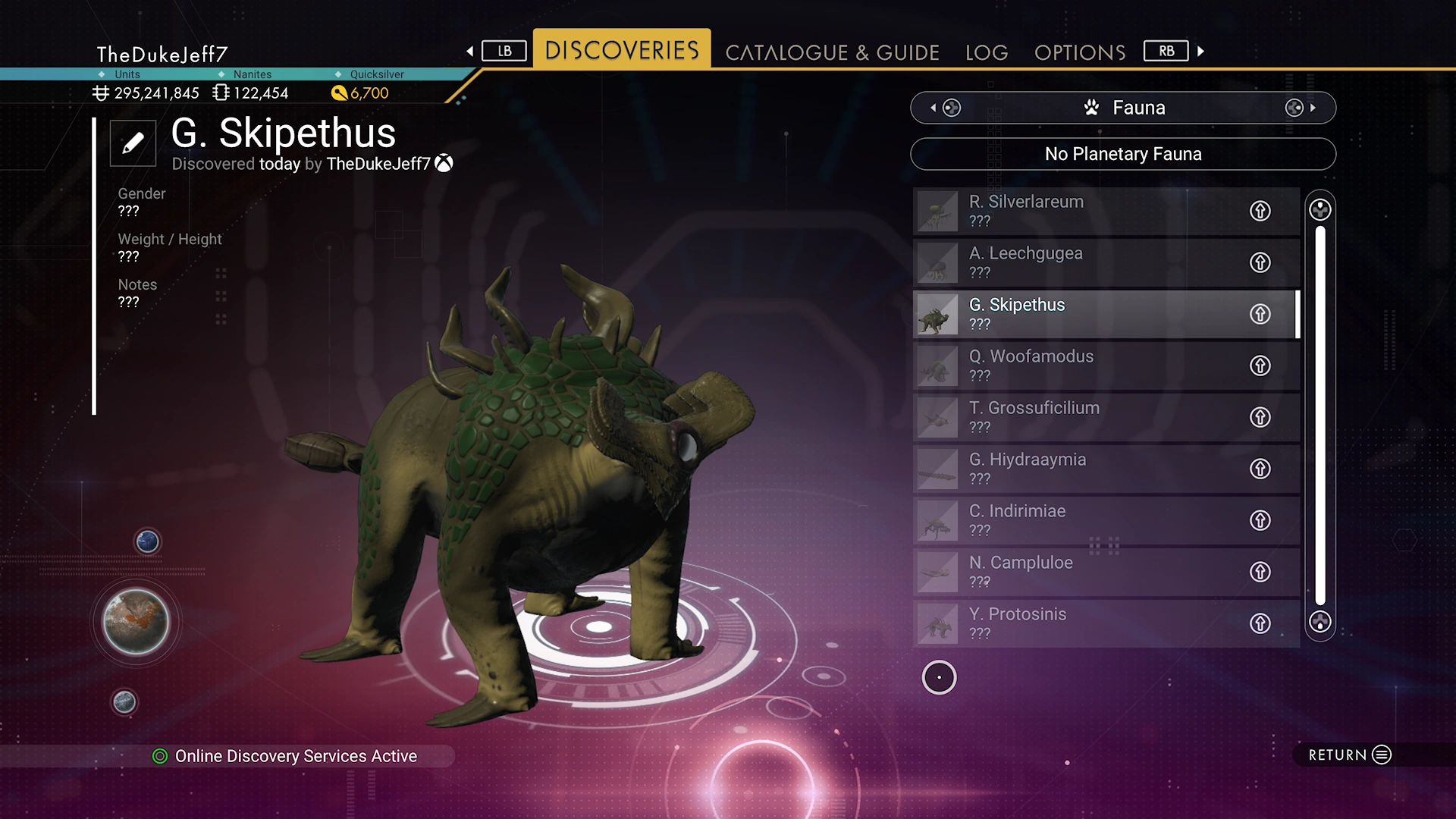Select Q. Woofamodus in the fauna list
The width and height of the screenshot is (1456, 819).
pos(1077,366)
